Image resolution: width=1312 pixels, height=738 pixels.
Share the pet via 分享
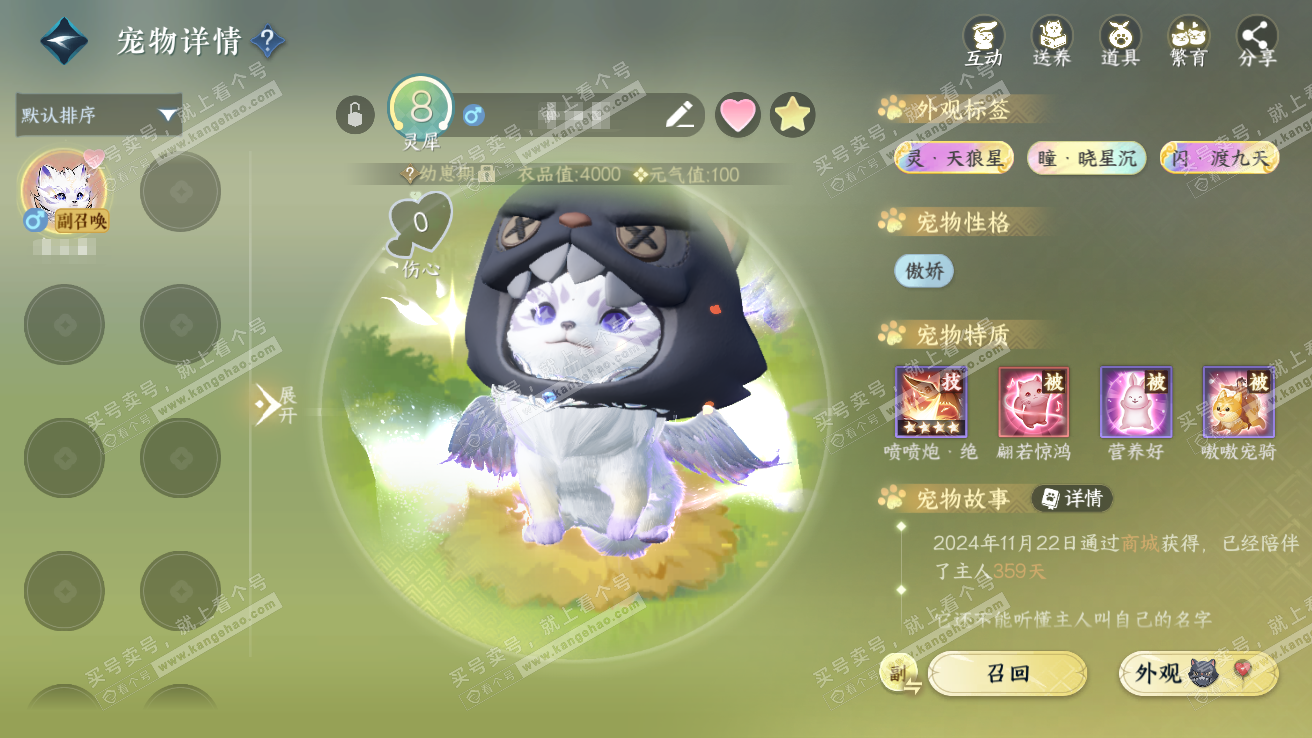coord(1257,42)
